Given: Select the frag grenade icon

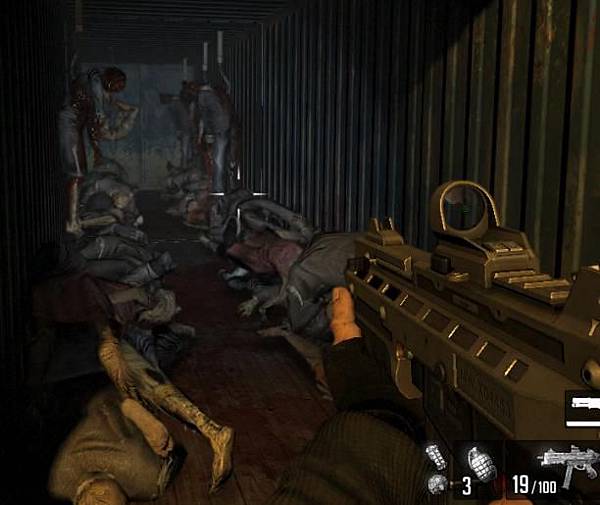Looking at the screenshot, I should pos(481,462).
